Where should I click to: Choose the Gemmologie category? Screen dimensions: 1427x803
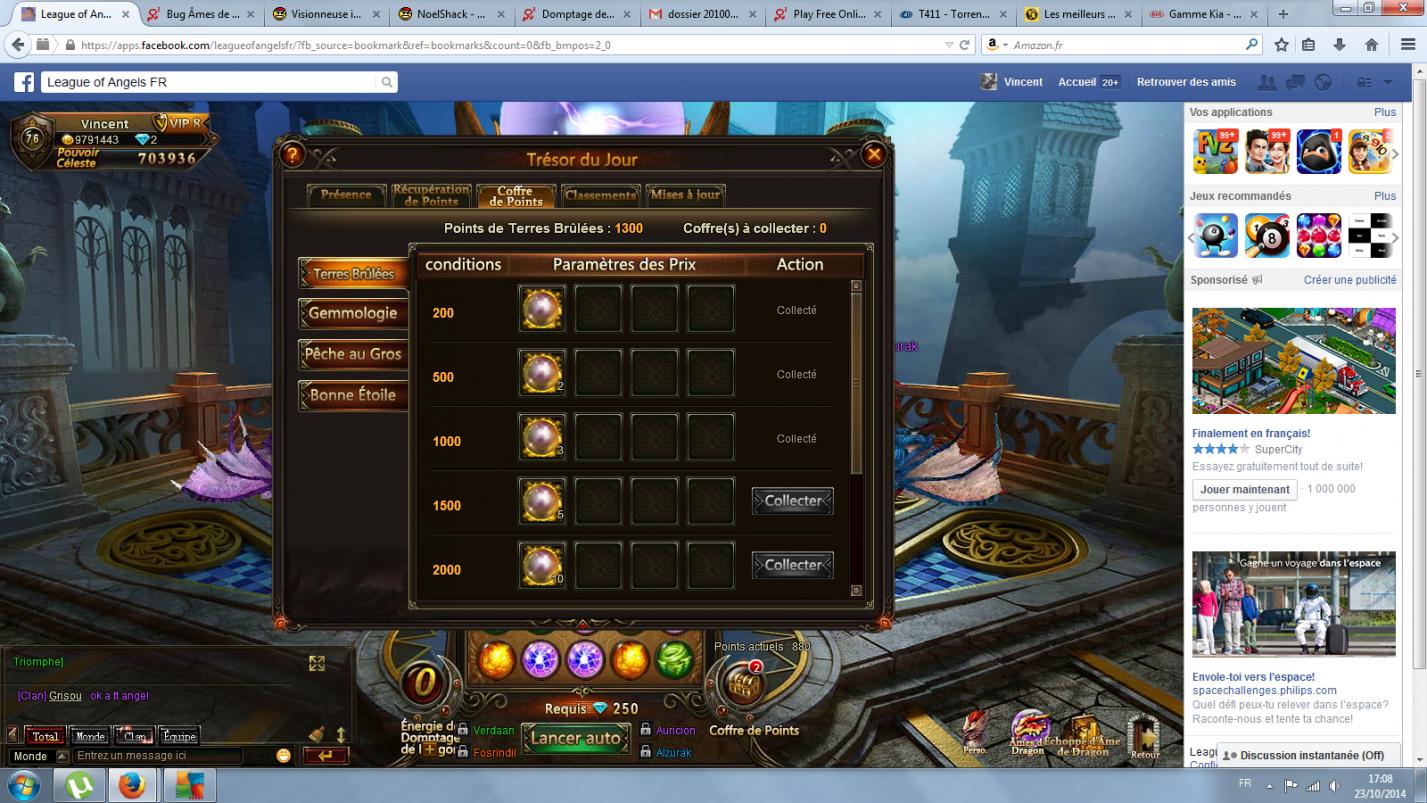[x=352, y=314]
